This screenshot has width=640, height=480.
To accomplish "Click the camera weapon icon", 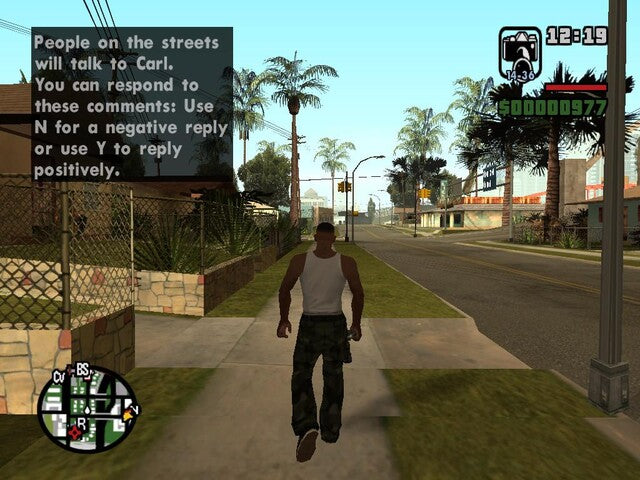I will [519, 52].
